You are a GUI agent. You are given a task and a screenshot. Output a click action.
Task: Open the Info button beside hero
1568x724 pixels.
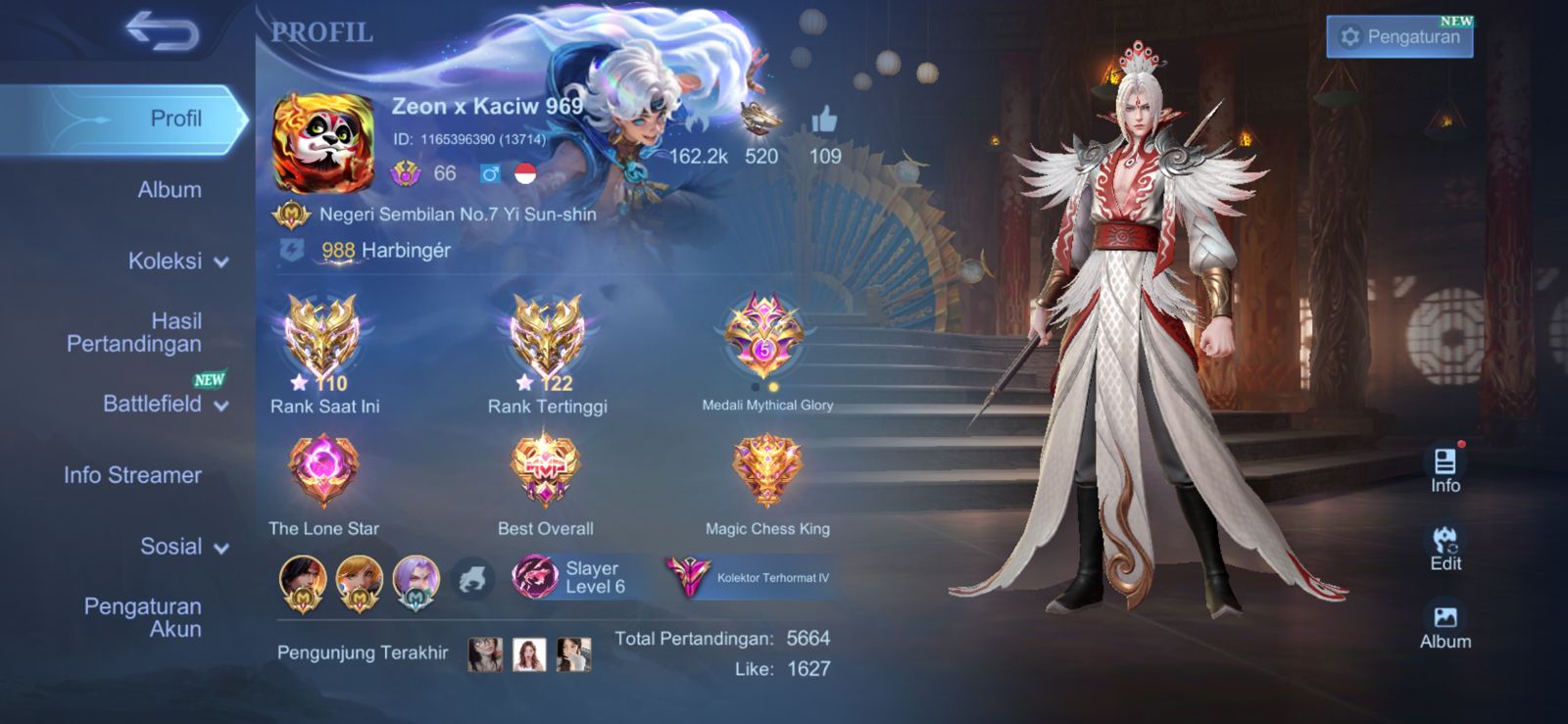[x=1445, y=470]
